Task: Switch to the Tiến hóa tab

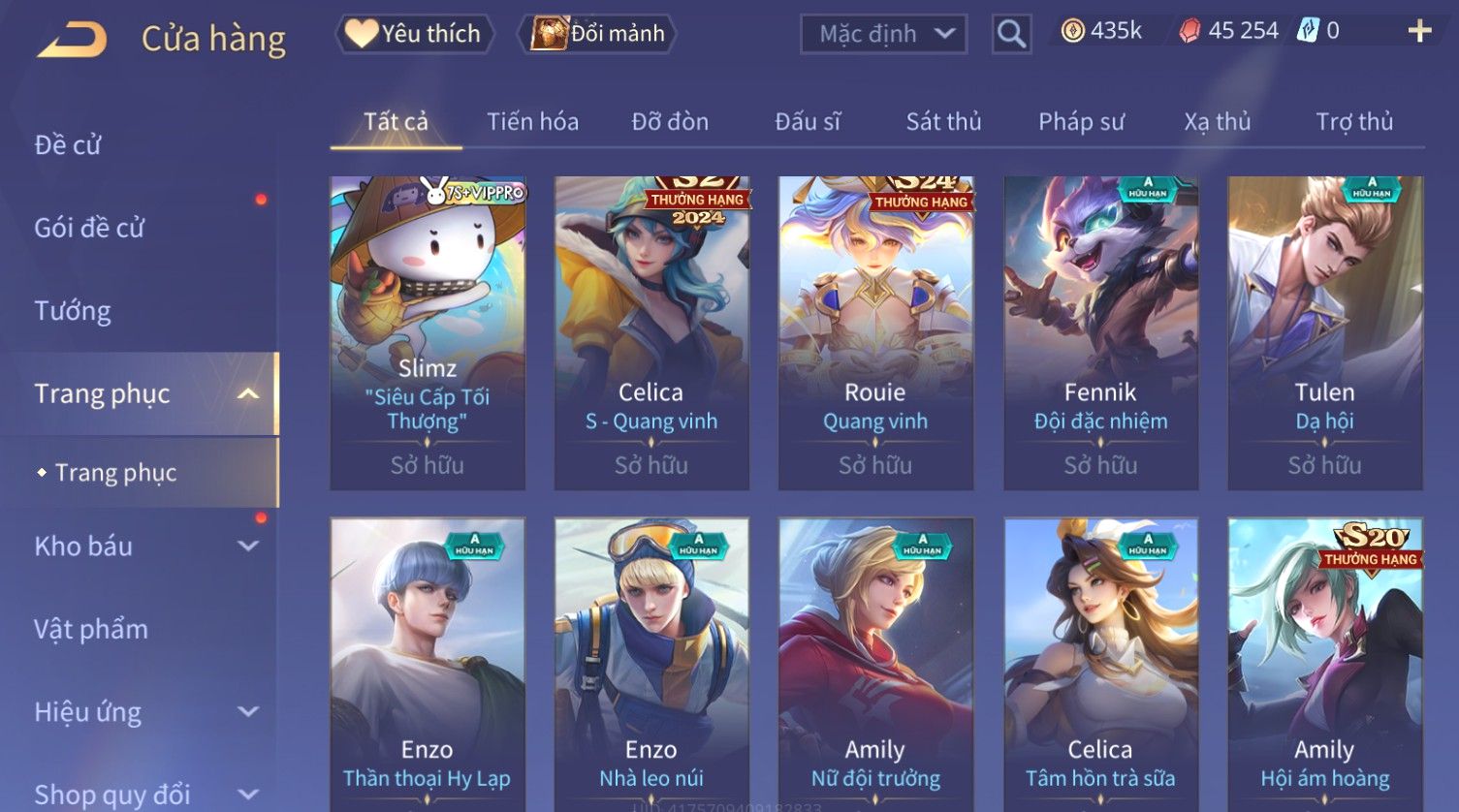Action: pos(532,122)
